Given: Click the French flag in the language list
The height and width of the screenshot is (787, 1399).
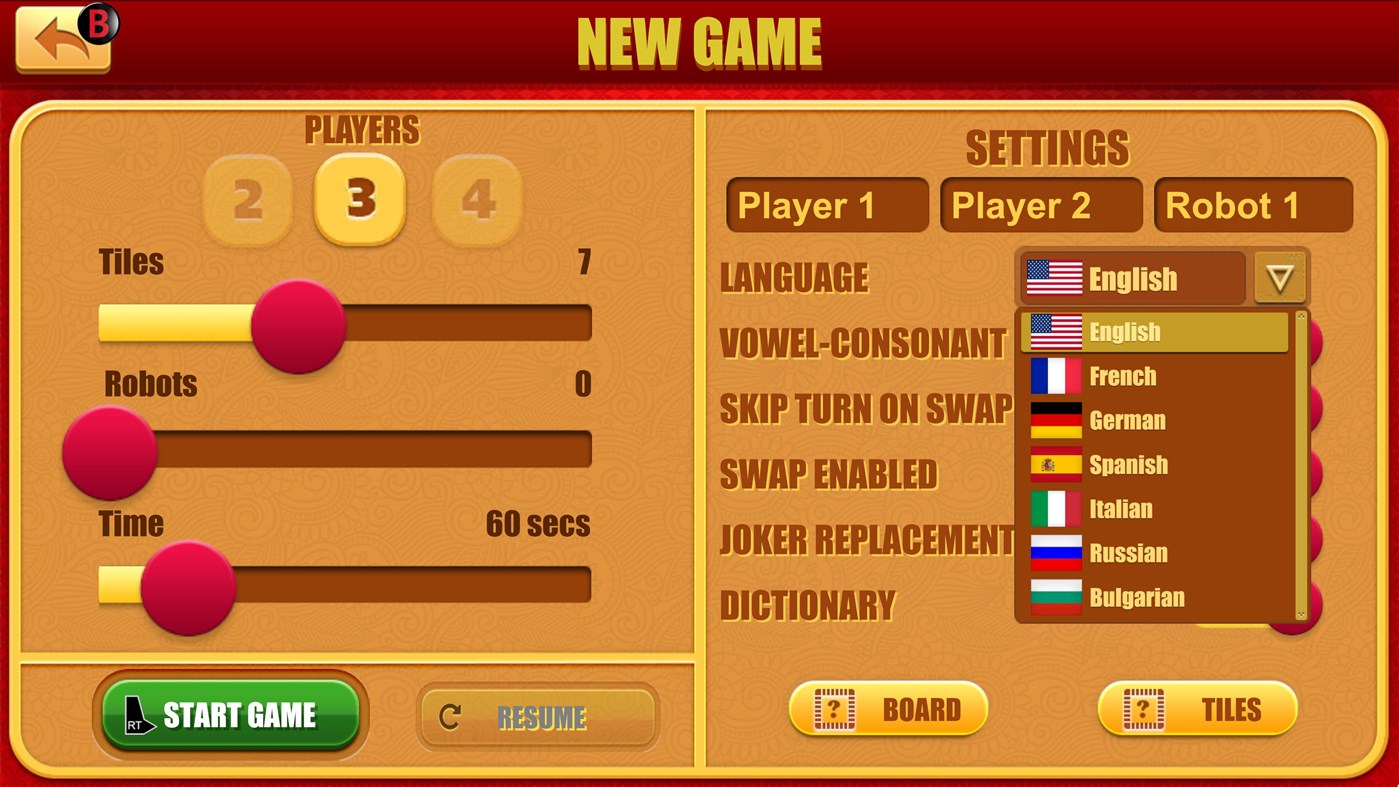Looking at the screenshot, I should [1055, 376].
